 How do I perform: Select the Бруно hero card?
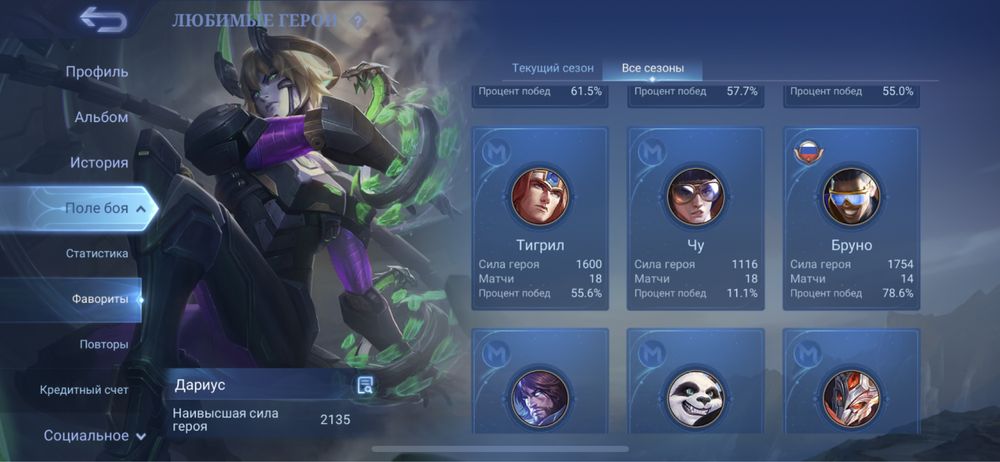click(851, 218)
